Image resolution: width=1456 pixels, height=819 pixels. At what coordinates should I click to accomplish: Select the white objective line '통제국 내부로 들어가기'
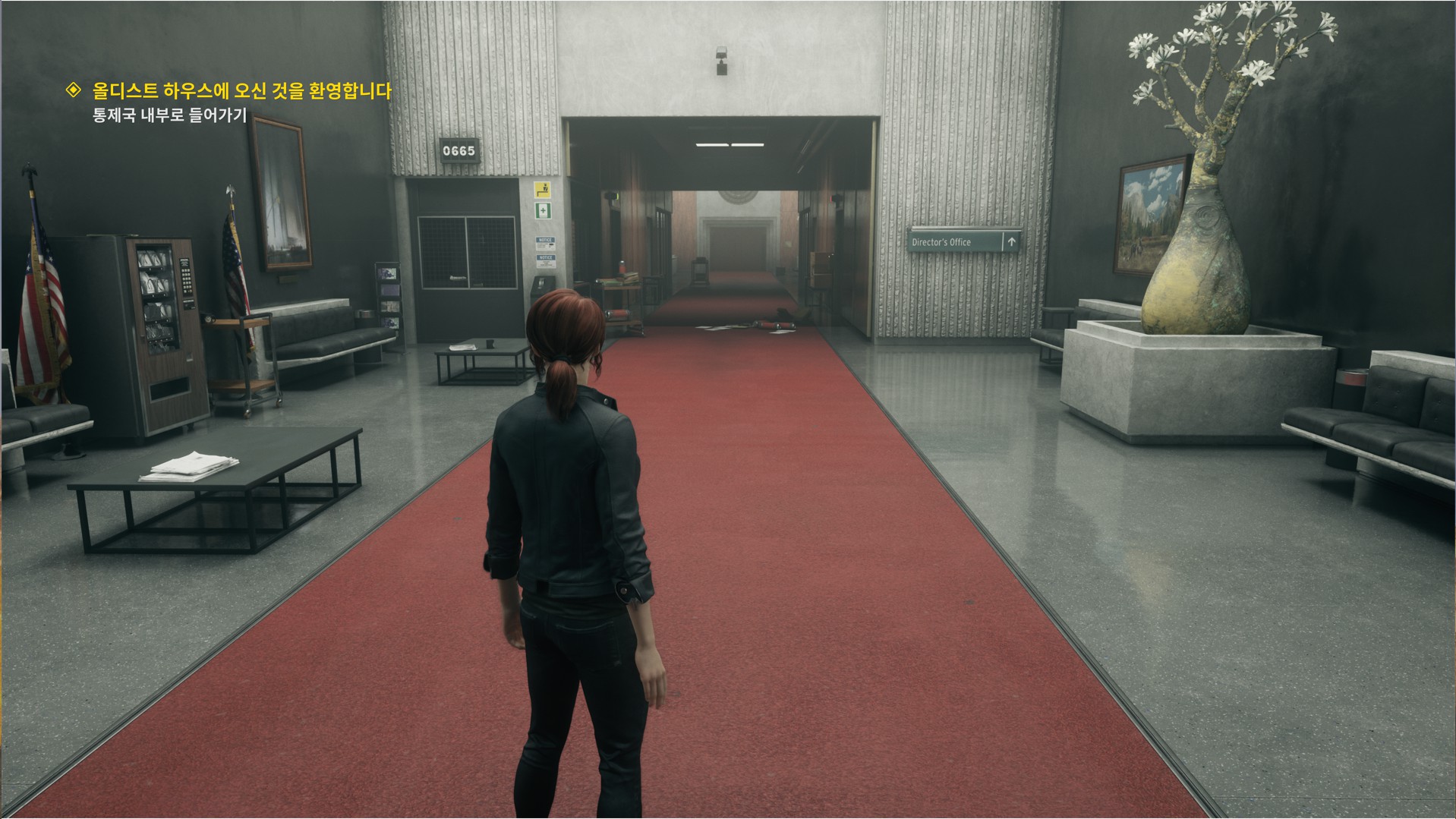click(169, 116)
